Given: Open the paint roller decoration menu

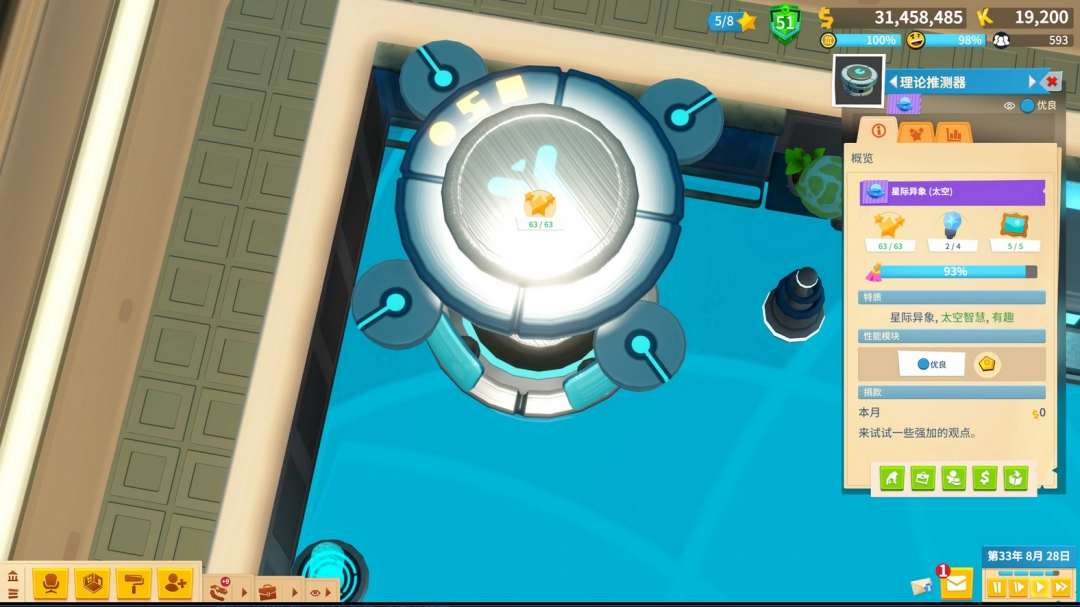Looking at the screenshot, I should (133, 583).
